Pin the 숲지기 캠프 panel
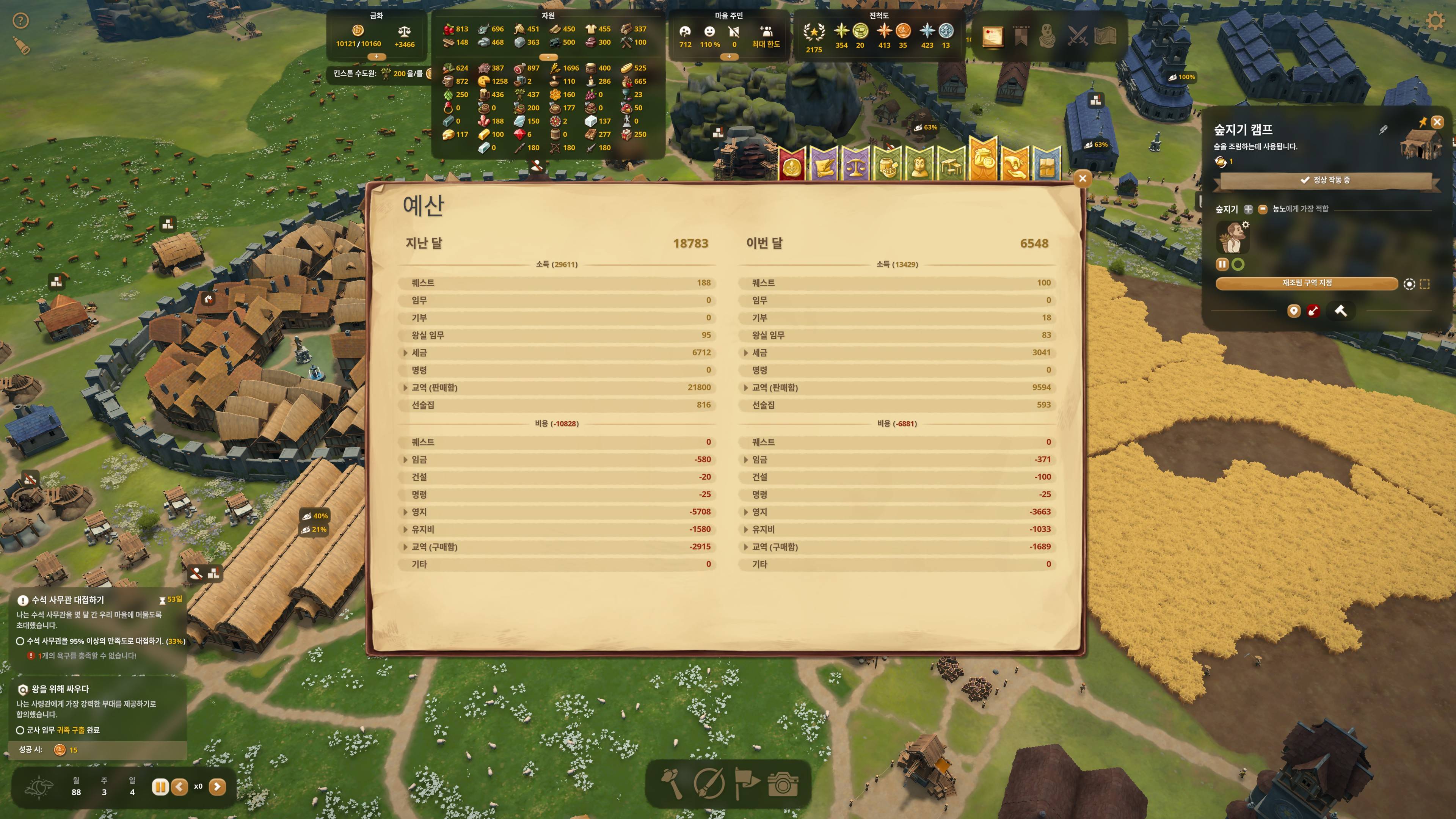The width and height of the screenshot is (1456, 819). [1423, 121]
